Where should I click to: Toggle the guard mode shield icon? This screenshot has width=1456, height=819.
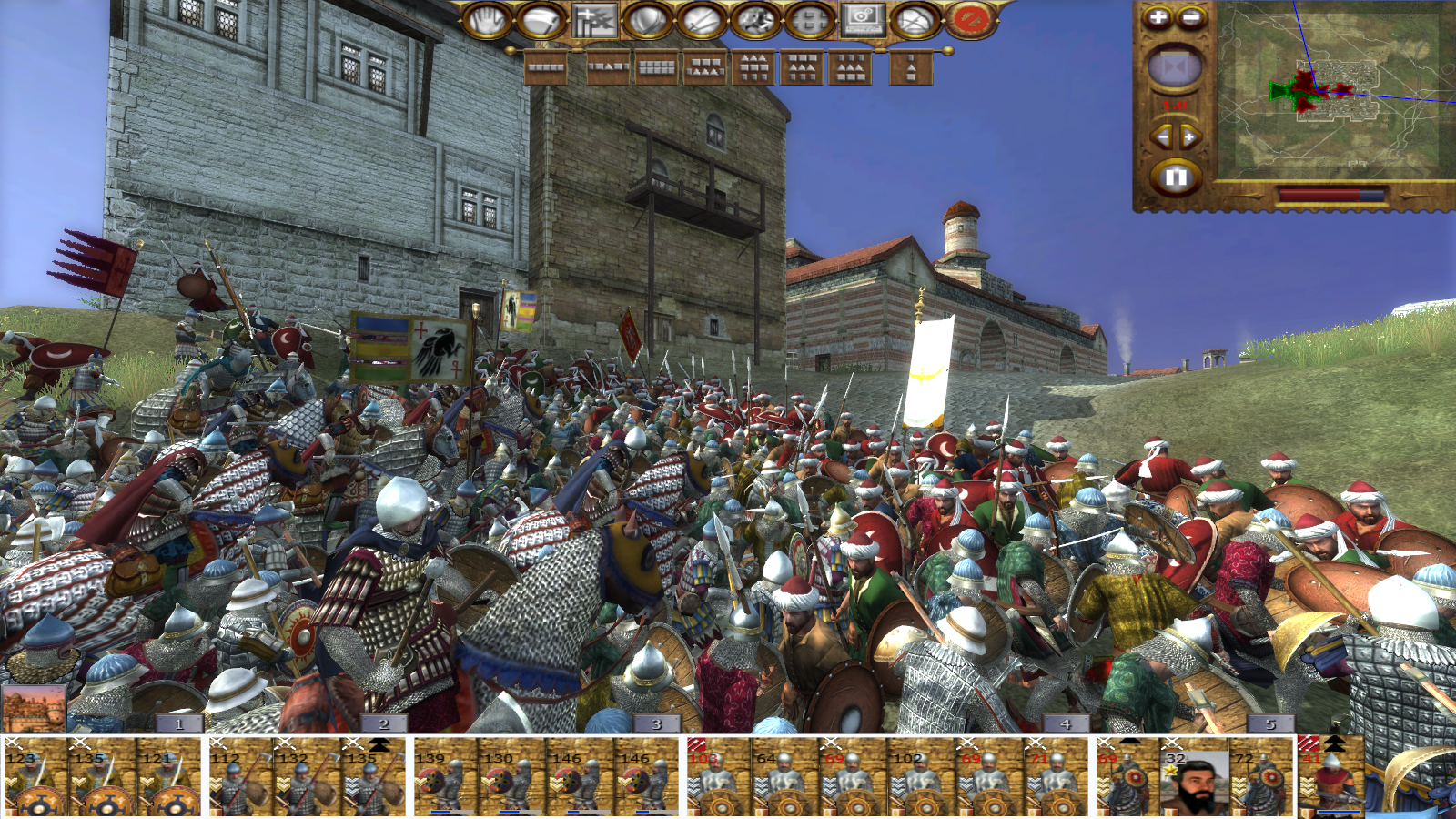647,20
